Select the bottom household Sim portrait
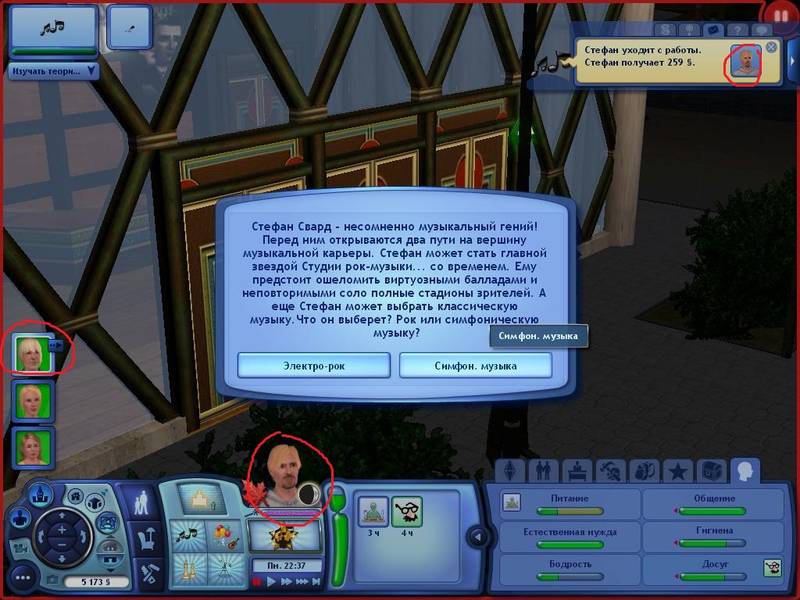The height and width of the screenshot is (600, 800). tap(34, 447)
